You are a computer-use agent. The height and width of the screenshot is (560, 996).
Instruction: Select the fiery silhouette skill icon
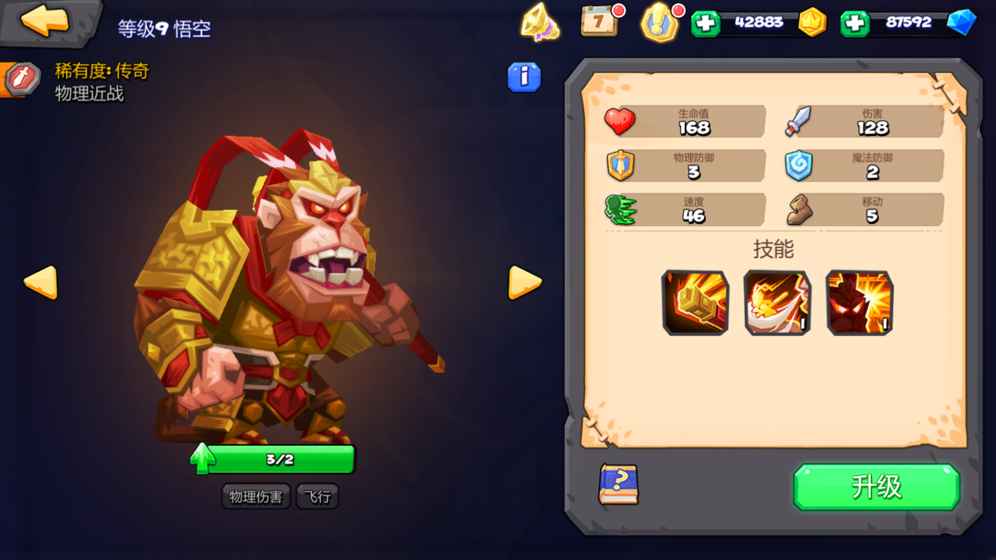coord(859,302)
